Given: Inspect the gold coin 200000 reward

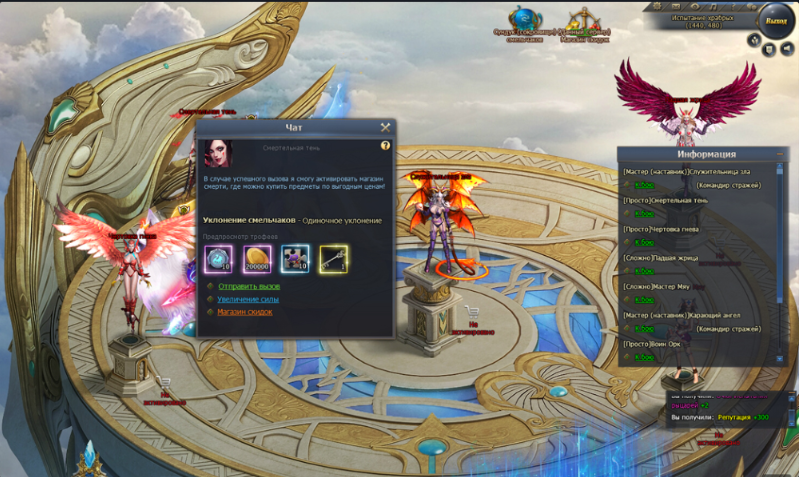Looking at the screenshot, I should (257, 259).
